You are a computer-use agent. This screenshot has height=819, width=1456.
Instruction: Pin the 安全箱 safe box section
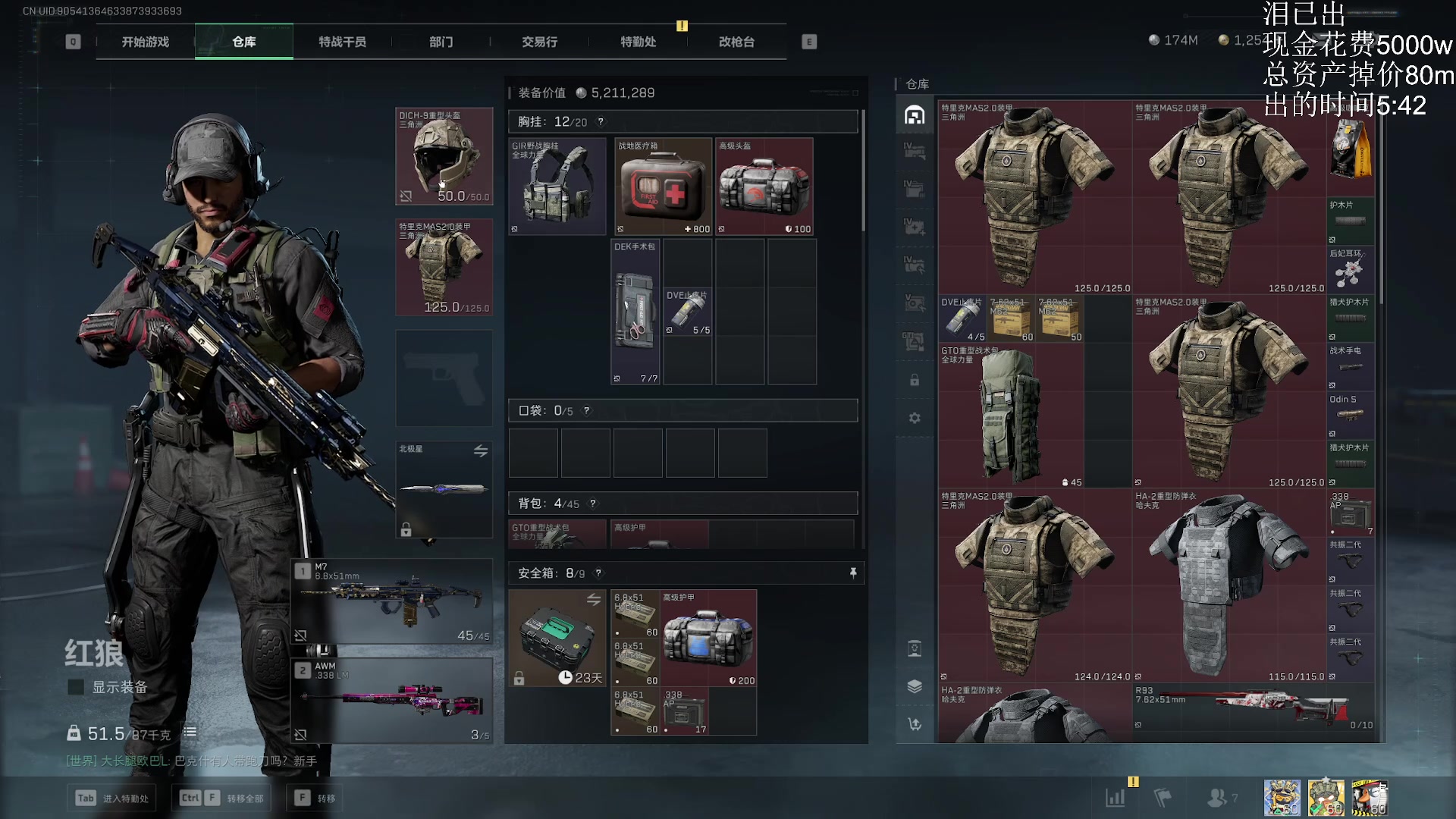coord(853,573)
